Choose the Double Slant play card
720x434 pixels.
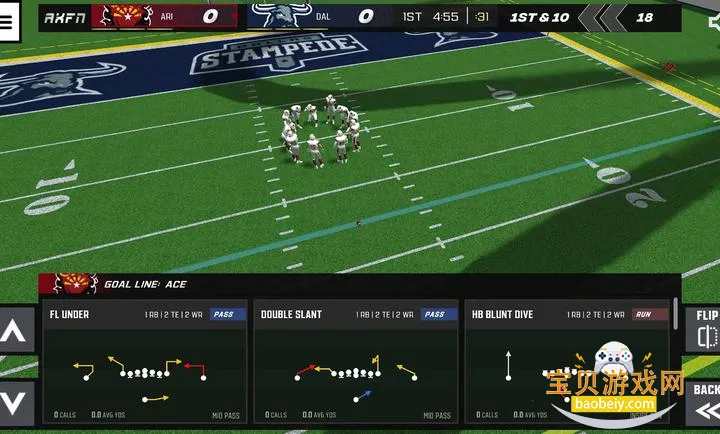click(x=355, y=363)
